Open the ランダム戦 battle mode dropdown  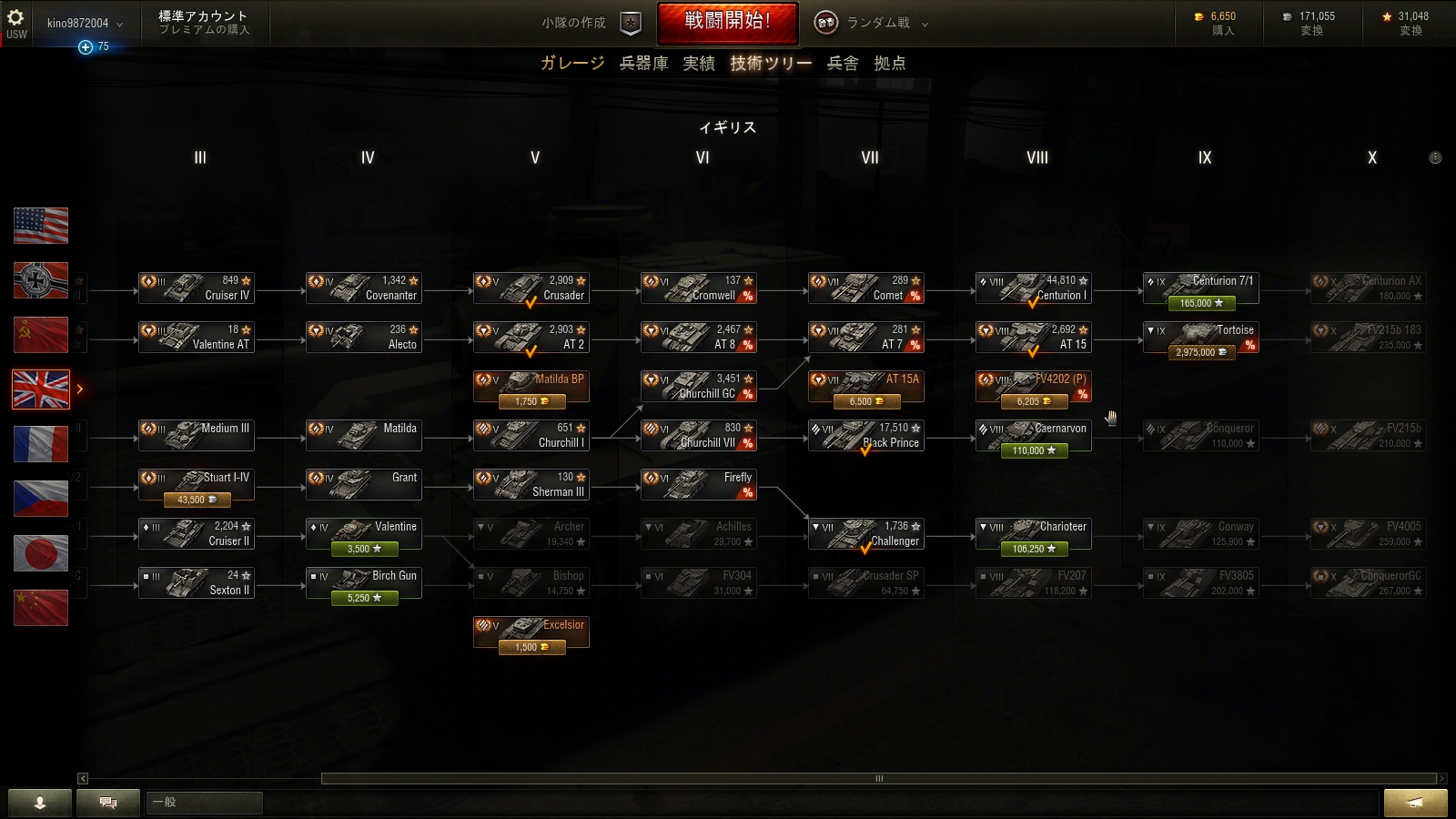click(872, 23)
